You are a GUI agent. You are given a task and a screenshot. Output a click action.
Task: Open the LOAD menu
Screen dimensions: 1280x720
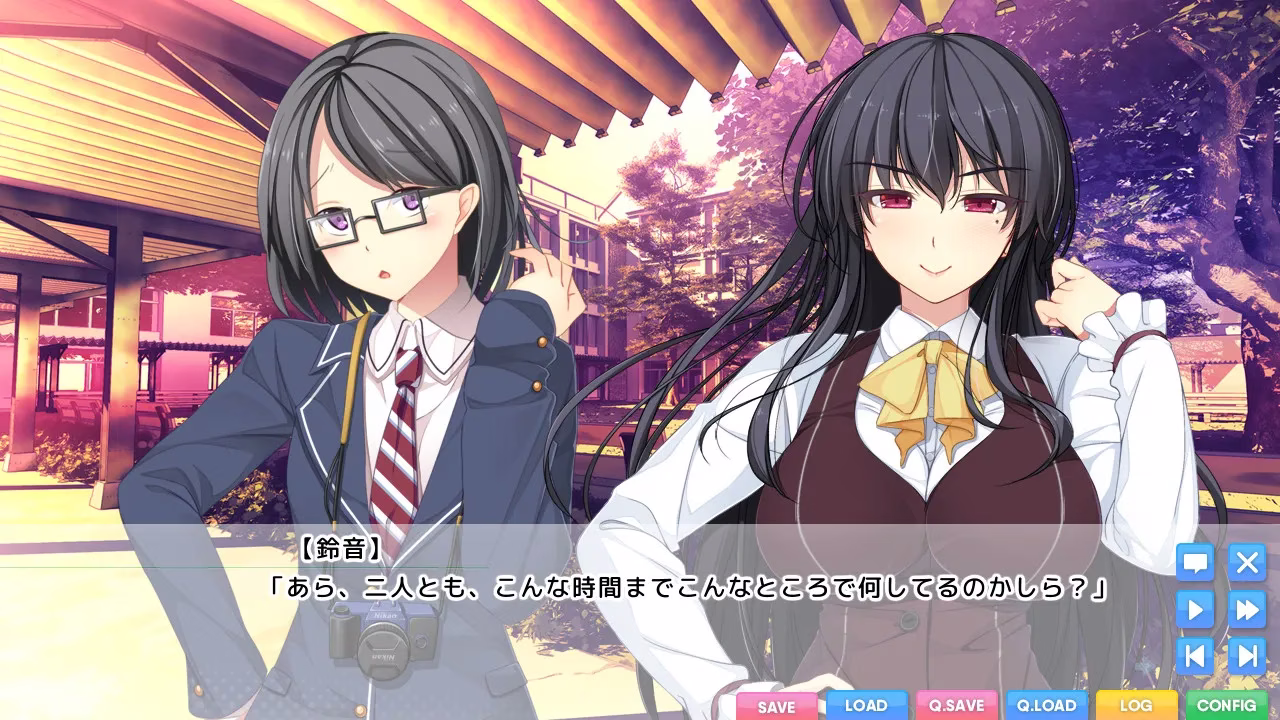click(866, 705)
